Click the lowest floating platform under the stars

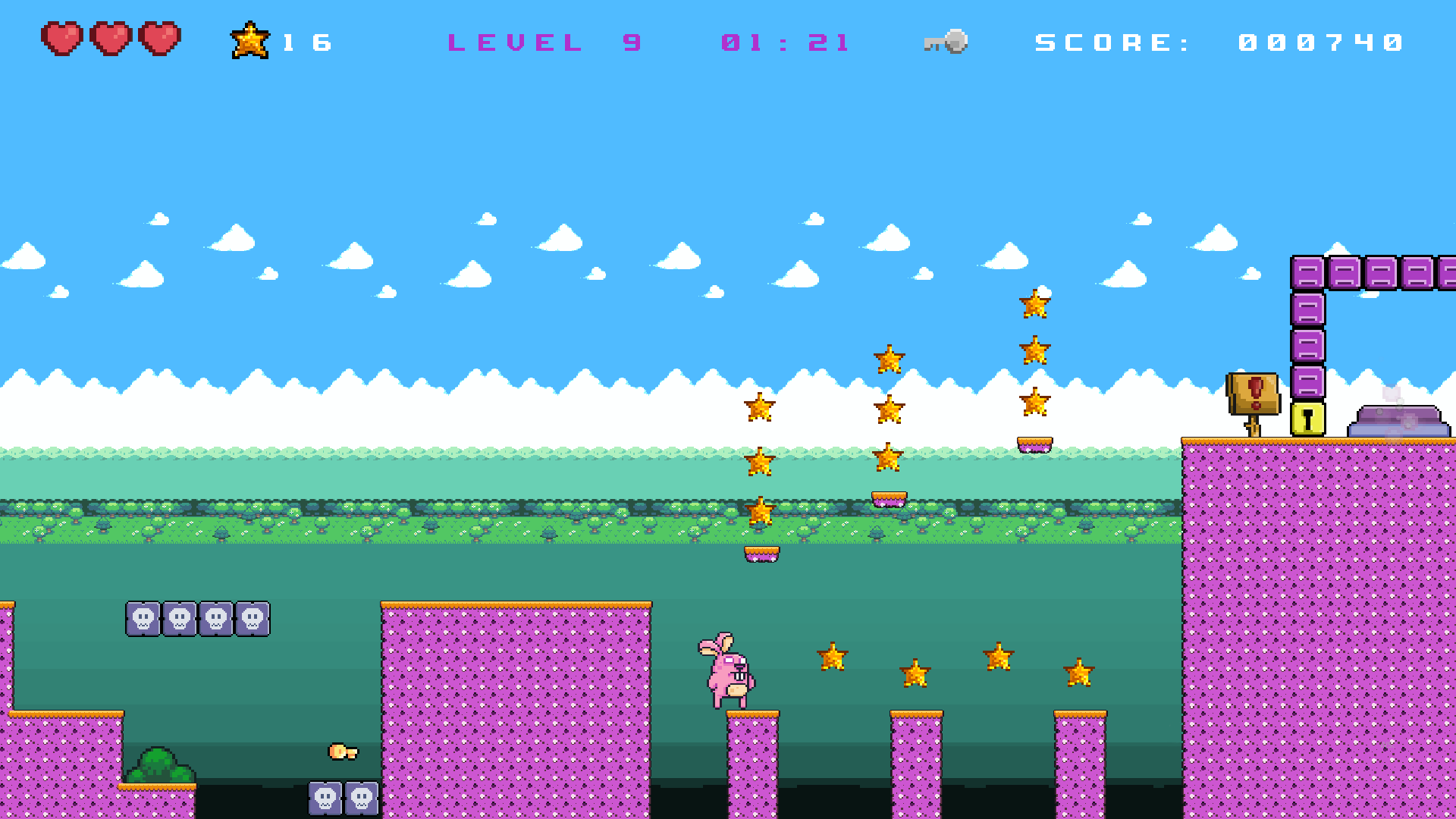point(761,553)
